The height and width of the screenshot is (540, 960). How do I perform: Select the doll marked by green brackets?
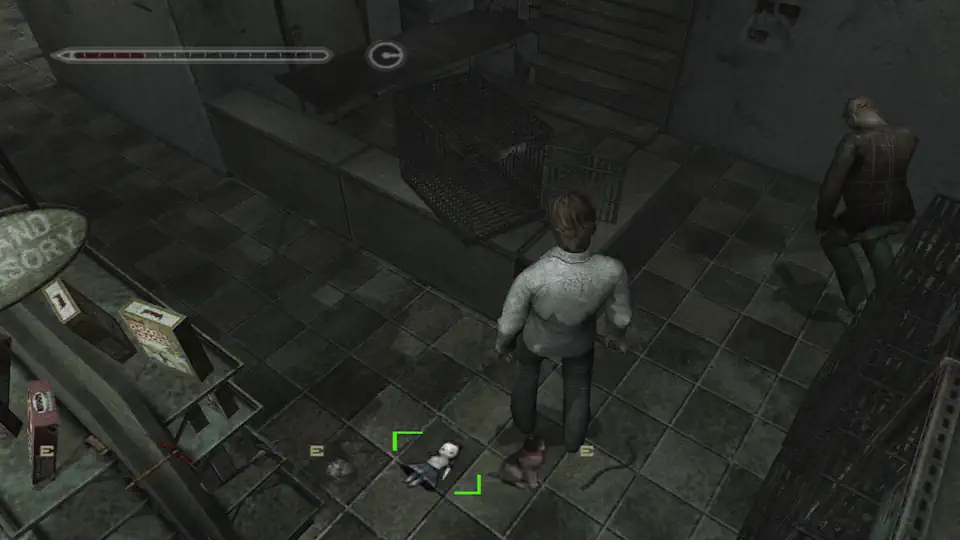[x=435, y=464]
